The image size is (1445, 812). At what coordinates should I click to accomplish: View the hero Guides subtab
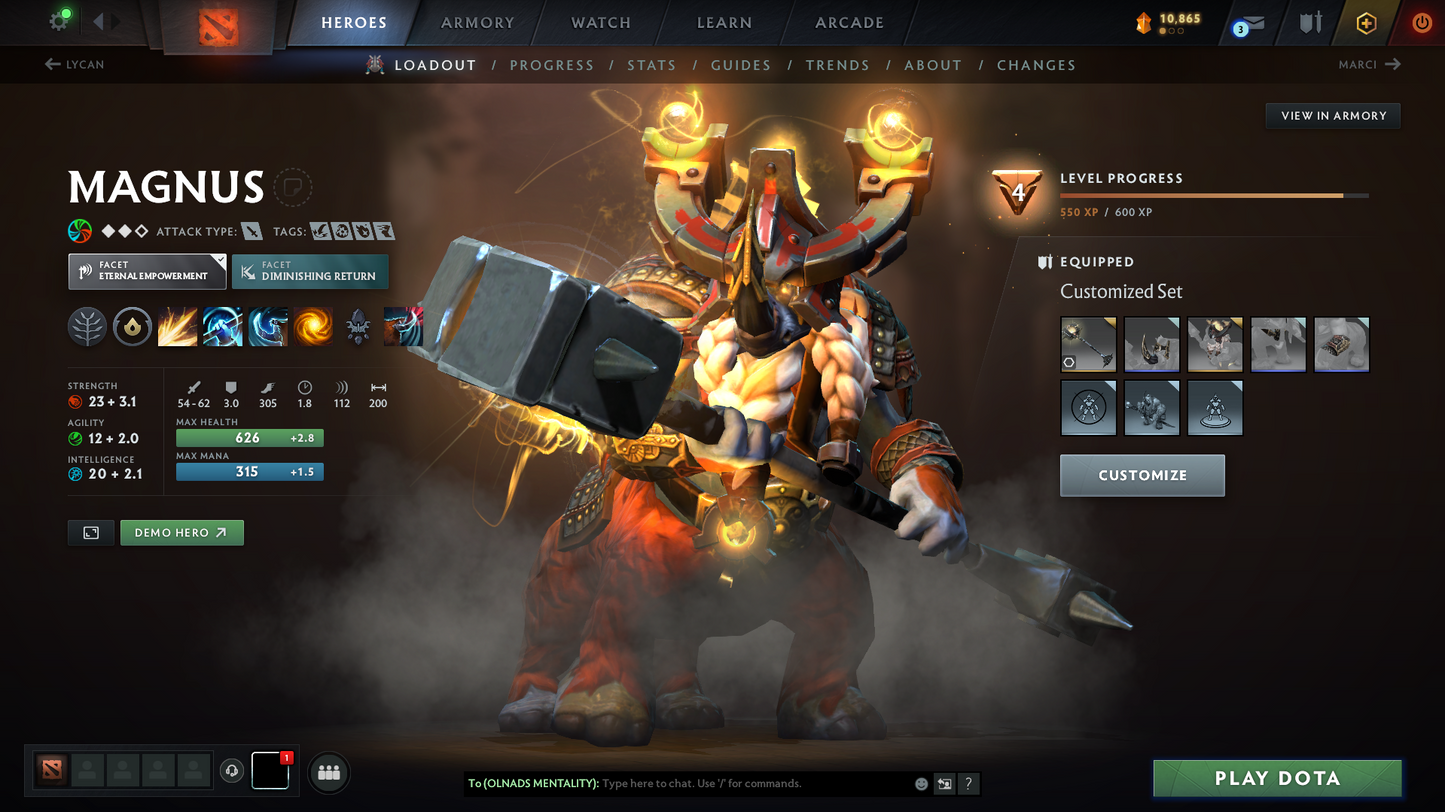pyautogui.click(x=740, y=65)
